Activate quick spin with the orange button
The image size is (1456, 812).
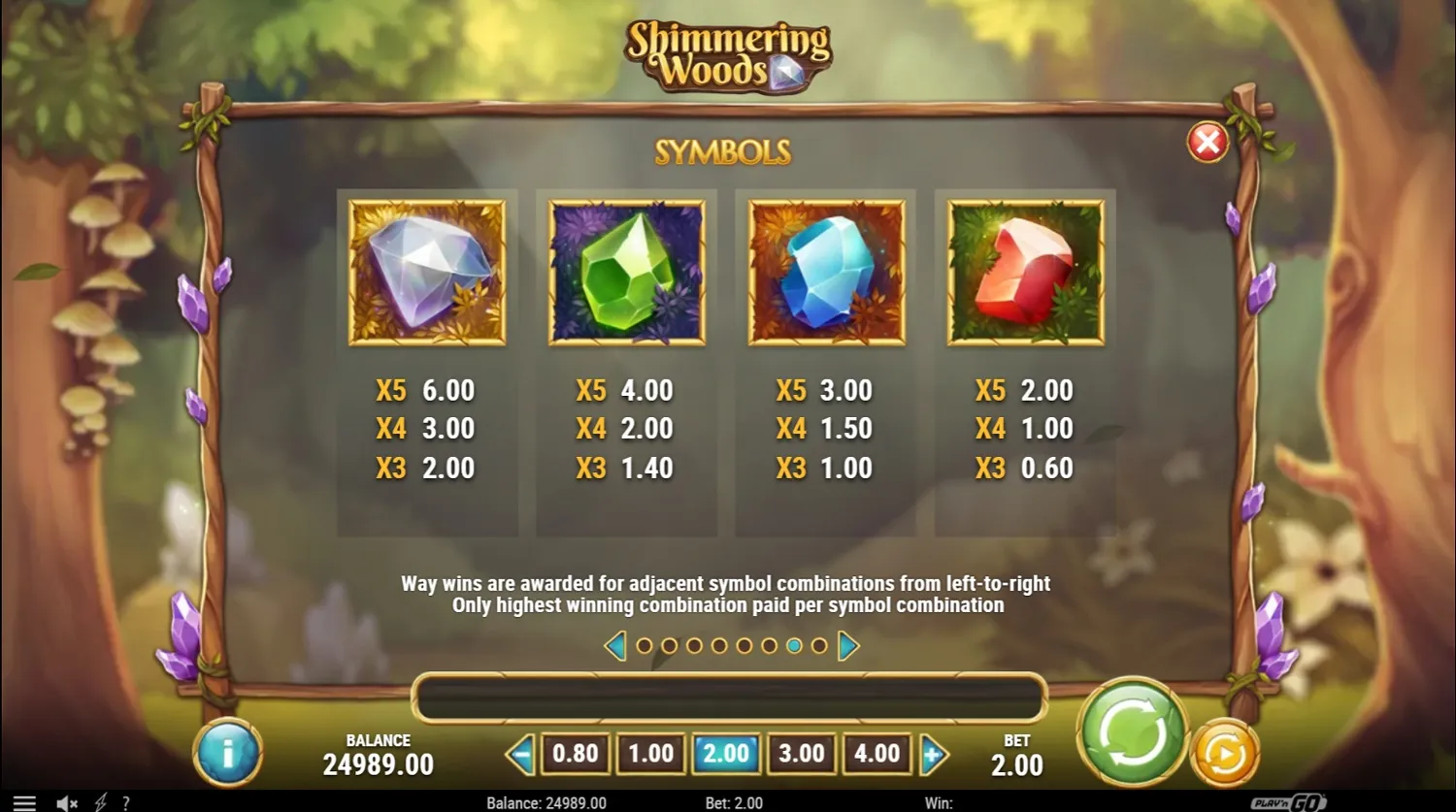1224,751
